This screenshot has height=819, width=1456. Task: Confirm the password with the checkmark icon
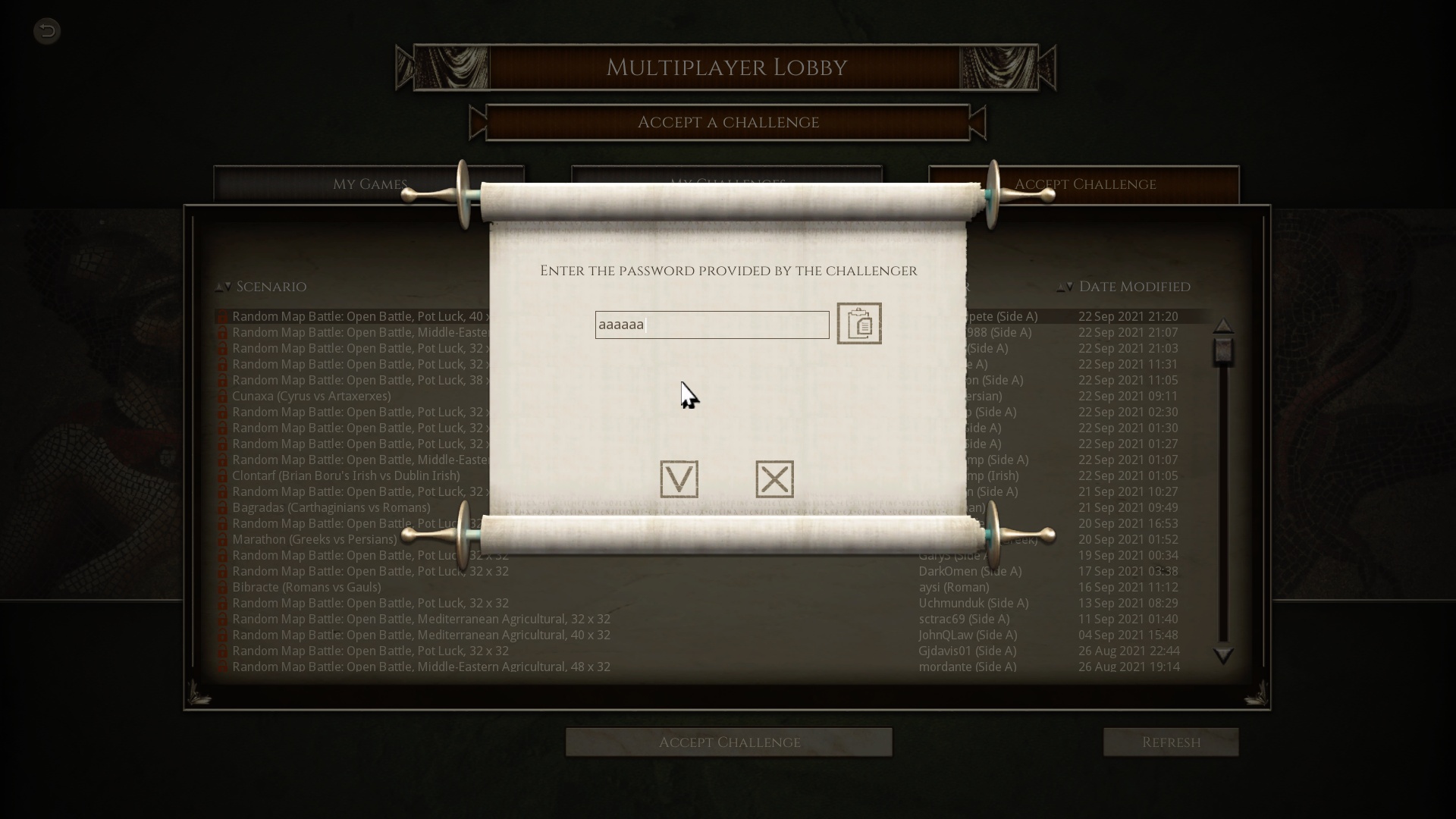point(678,479)
